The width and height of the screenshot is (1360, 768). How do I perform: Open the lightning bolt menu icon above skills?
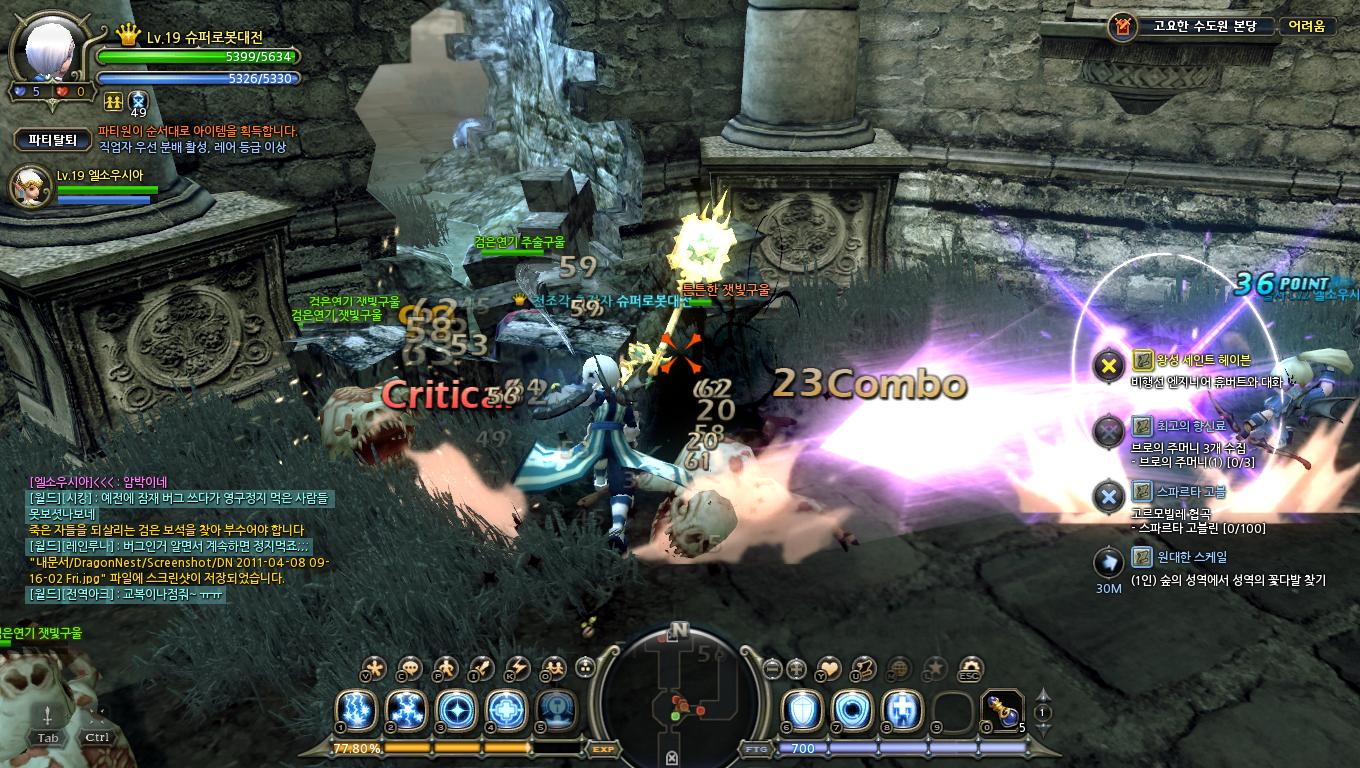518,668
